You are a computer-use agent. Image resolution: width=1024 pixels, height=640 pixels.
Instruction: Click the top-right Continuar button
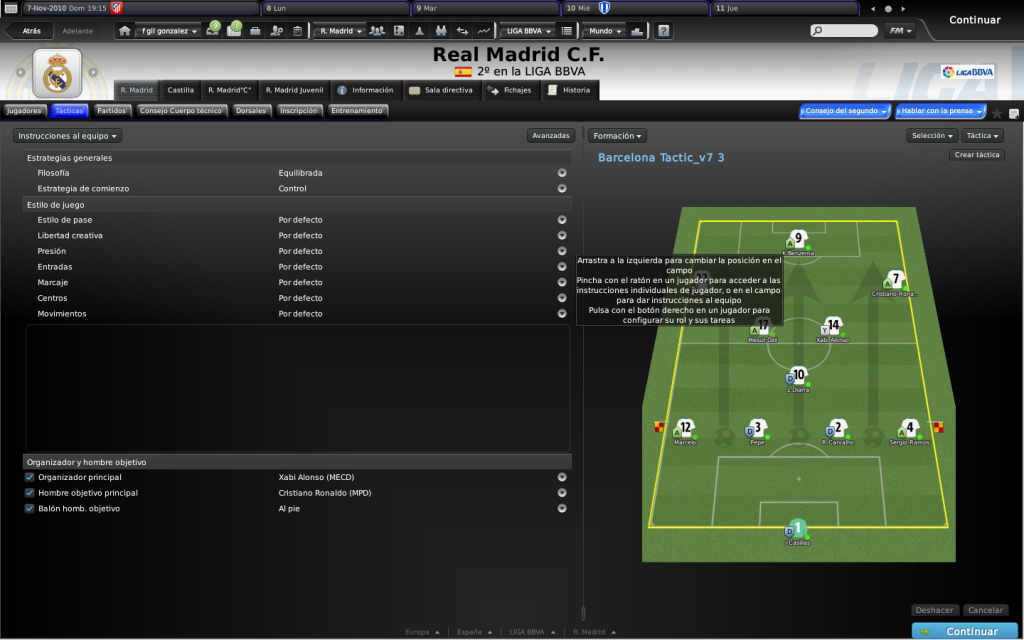click(x=974, y=20)
